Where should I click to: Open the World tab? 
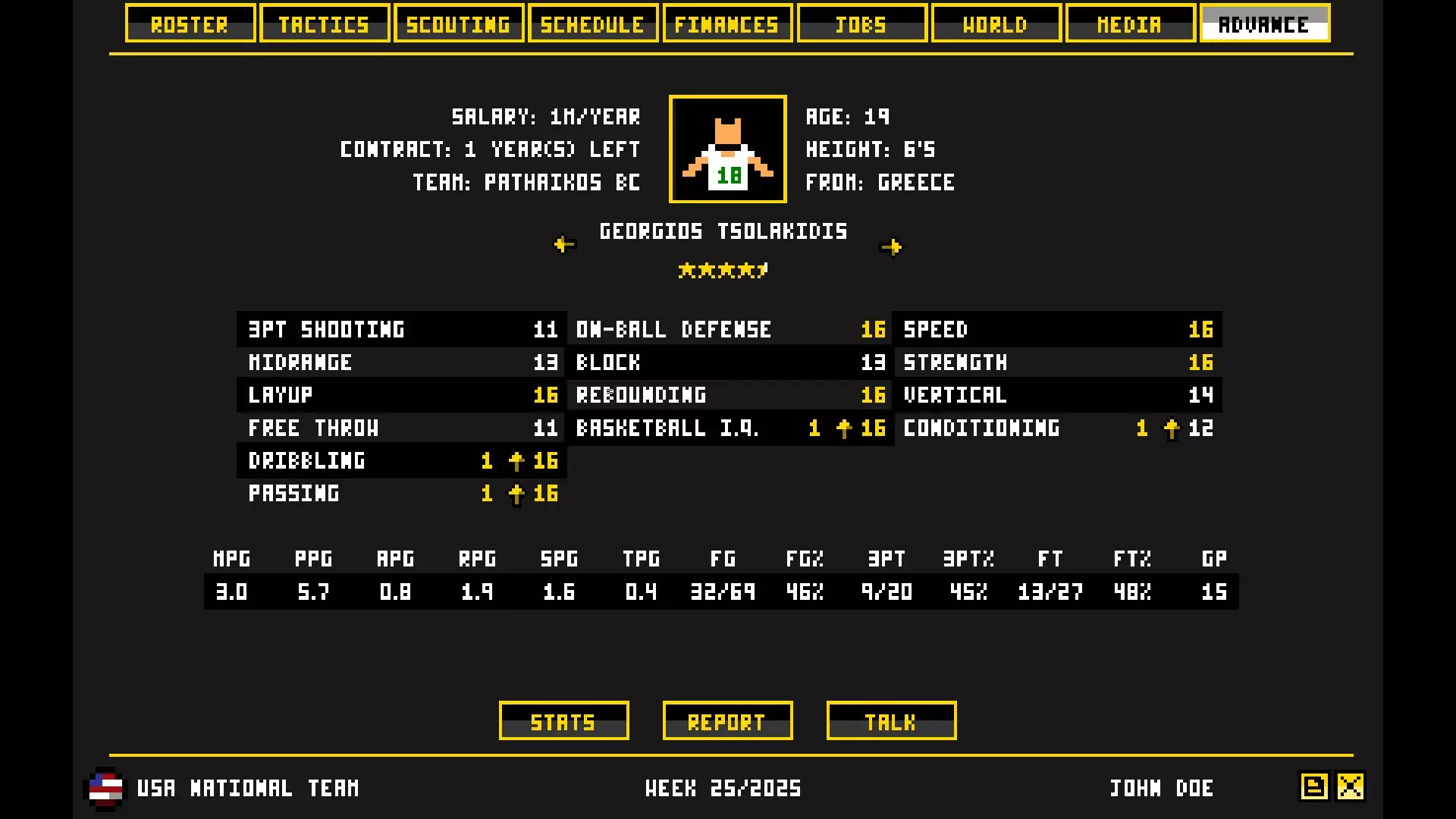(x=996, y=23)
